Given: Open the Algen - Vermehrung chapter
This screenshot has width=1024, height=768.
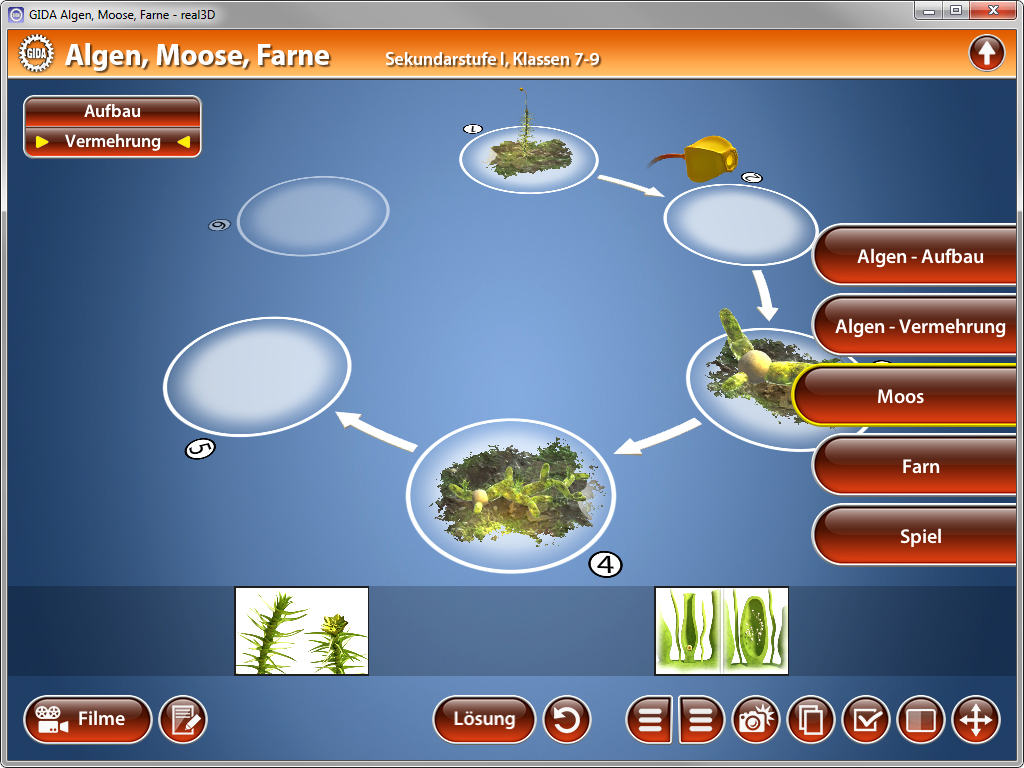Looking at the screenshot, I should 920,327.
